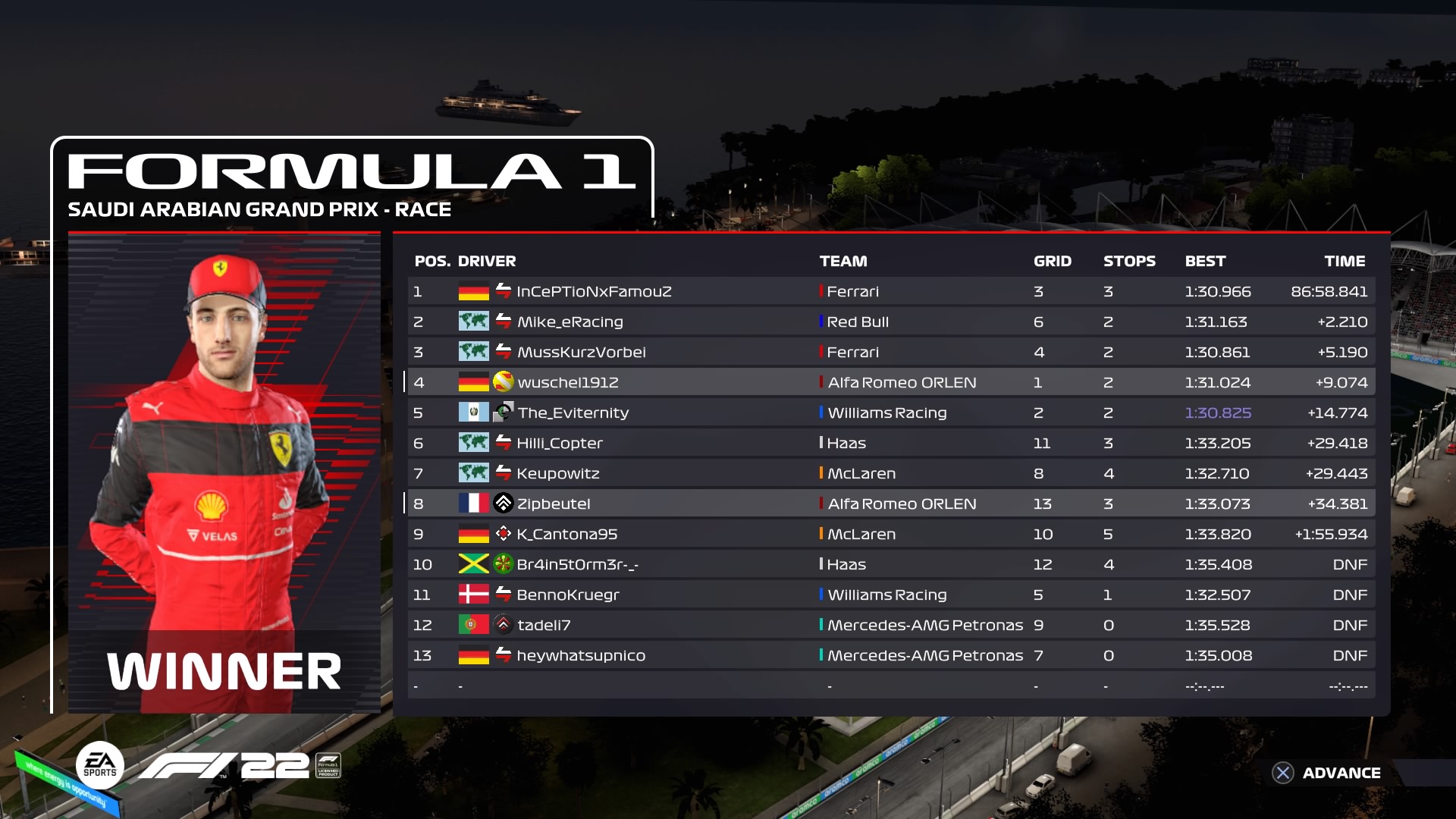Choose the MussKurzVorbei result row
The width and height of the screenshot is (1456, 819).
click(x=891, y=352)
